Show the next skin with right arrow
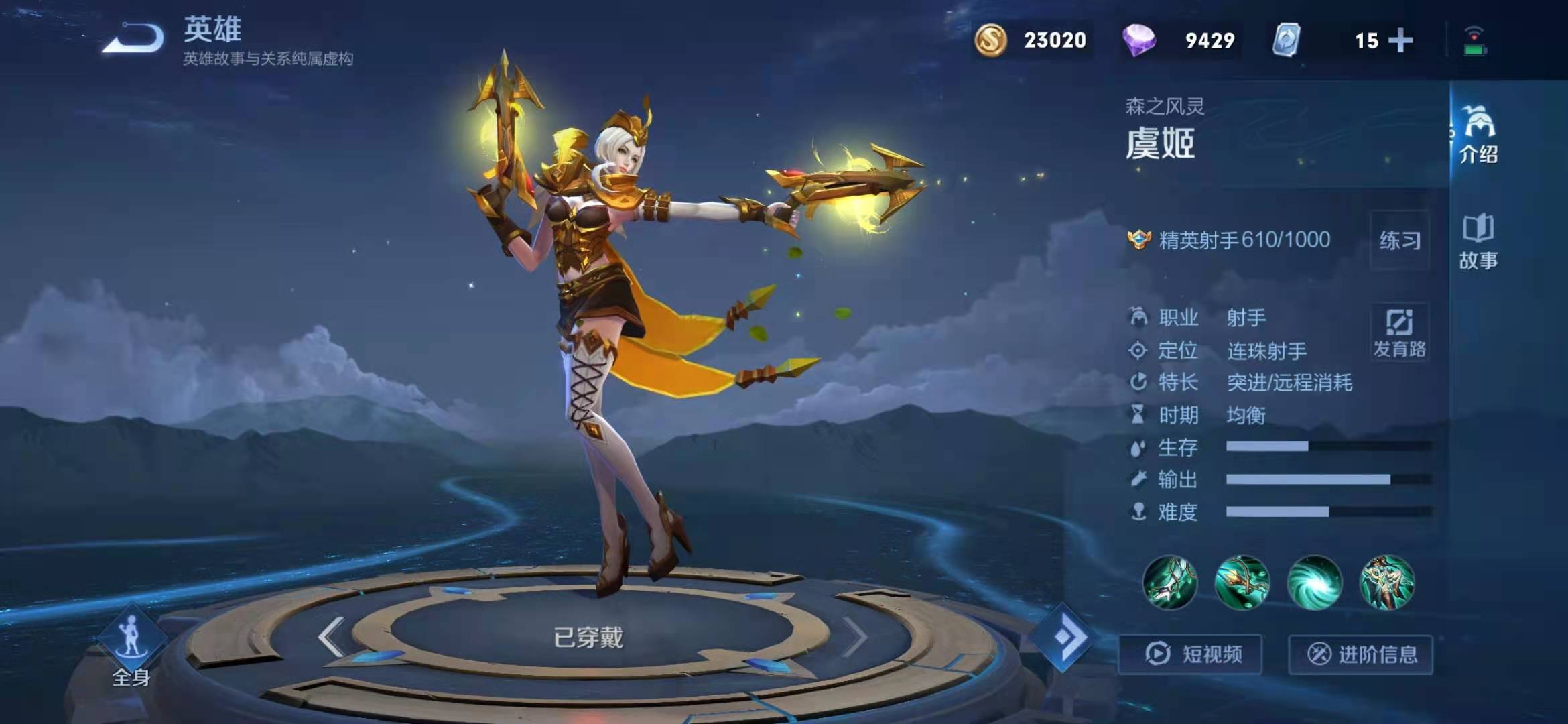1568x724 pixels. point(854,636)
